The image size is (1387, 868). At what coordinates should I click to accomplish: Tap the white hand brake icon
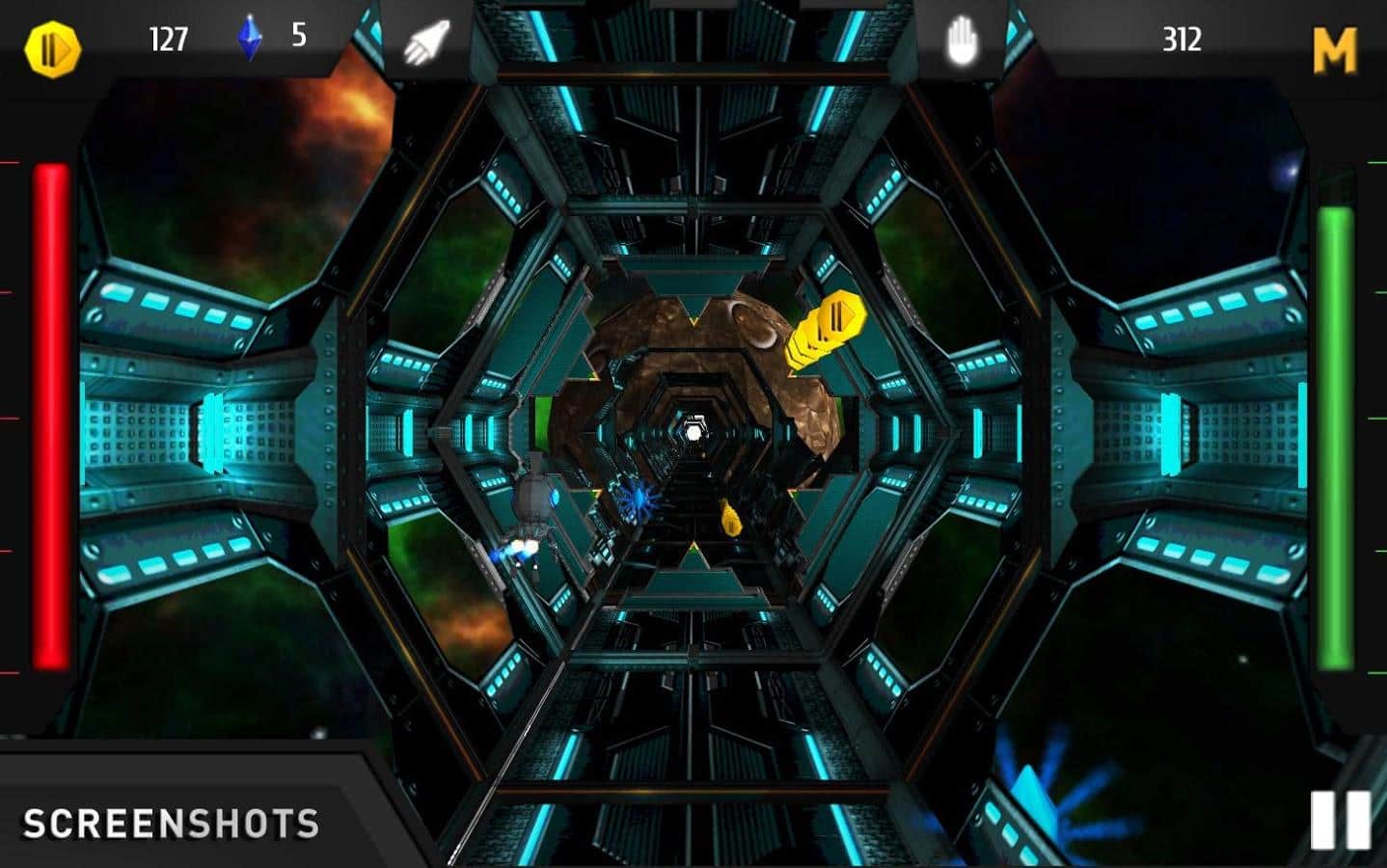point(962,41)
